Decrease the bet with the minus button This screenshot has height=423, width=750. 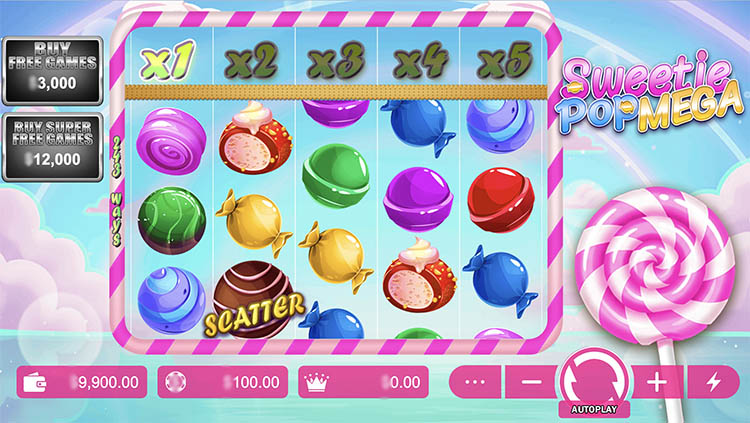pos(531,382)
